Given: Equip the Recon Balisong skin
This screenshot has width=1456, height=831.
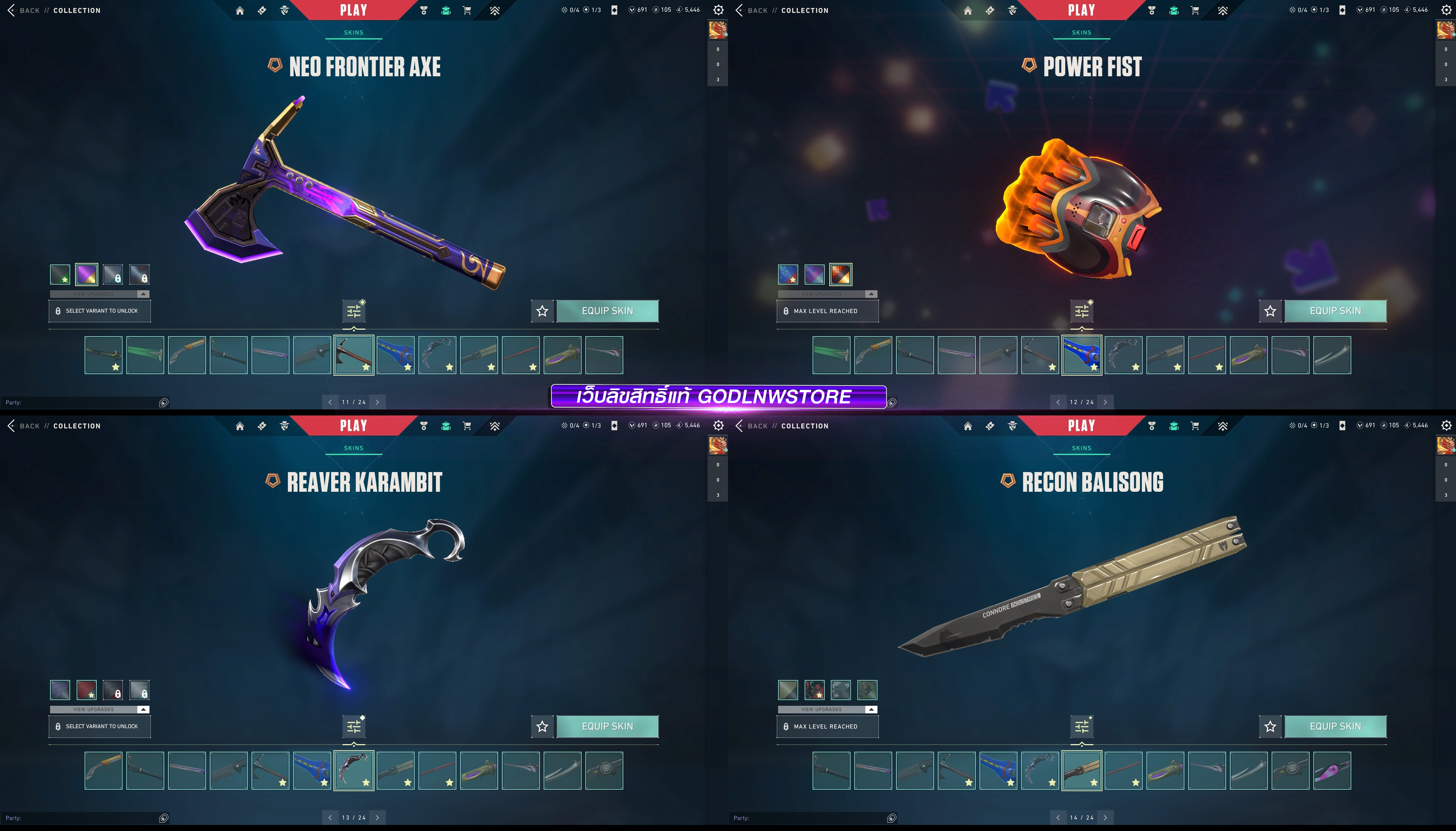Looking at the screenshot, I should (x=1335, y=727).
